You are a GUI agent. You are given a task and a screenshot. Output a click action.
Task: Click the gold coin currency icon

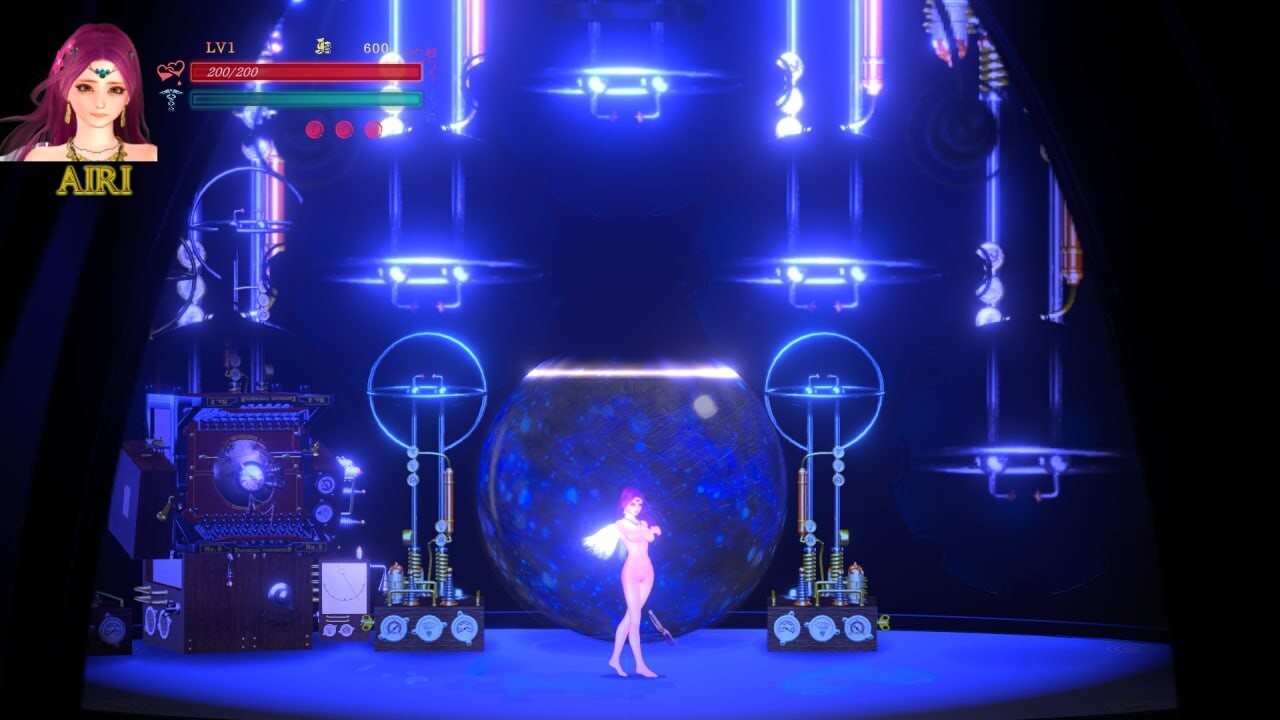click(323, 47)
